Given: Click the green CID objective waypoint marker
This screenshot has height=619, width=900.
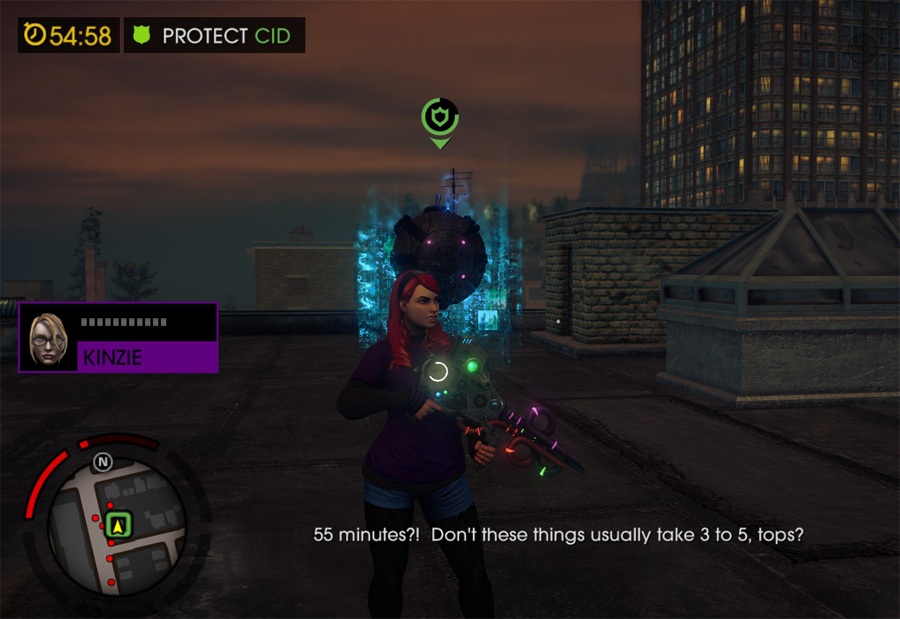Looking at the screenshot, I should tap(438, 119).
